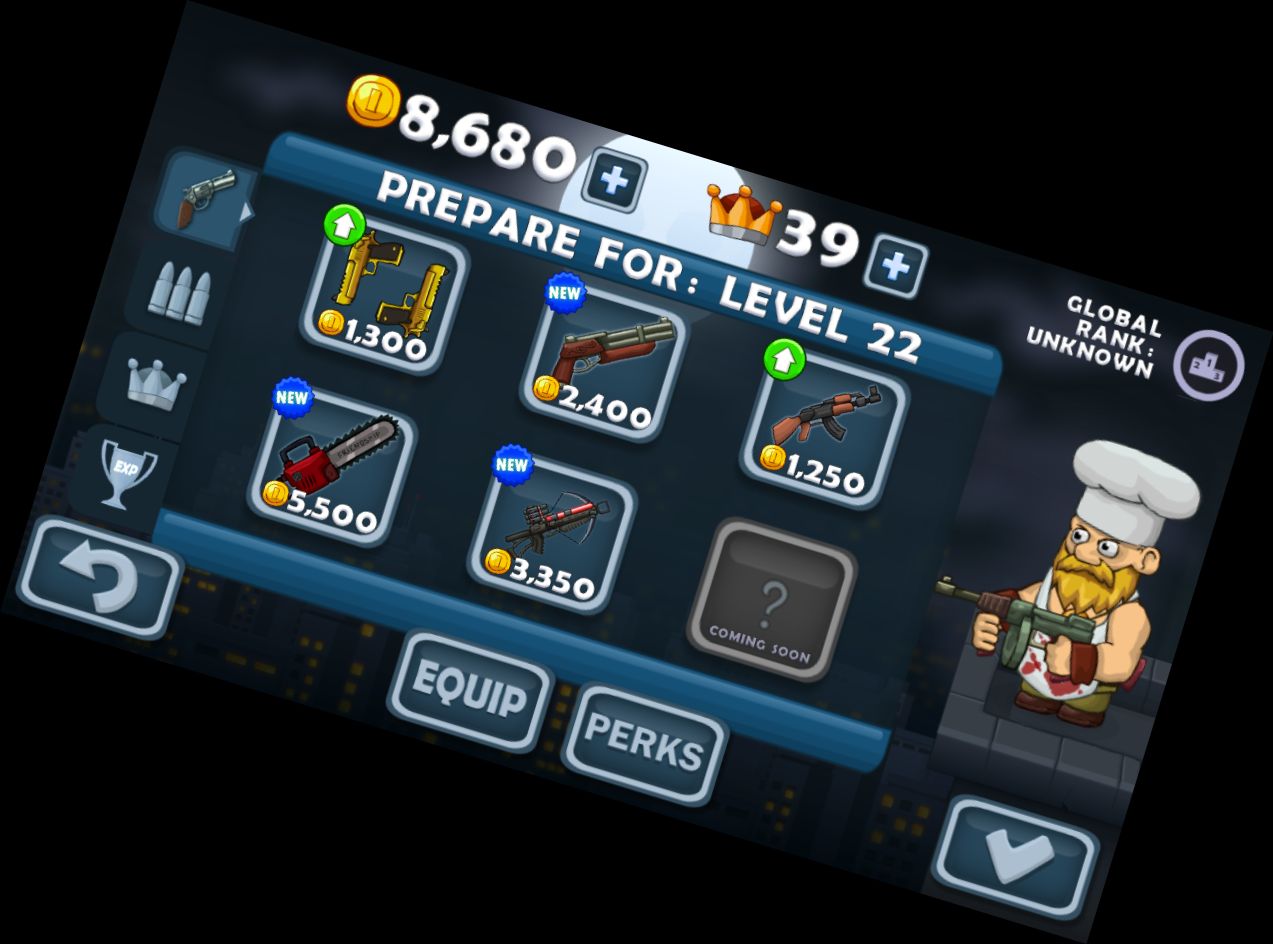Switch to the revolver weapons tab
The image size is (1273, 944).
click(x=204, y=195)
